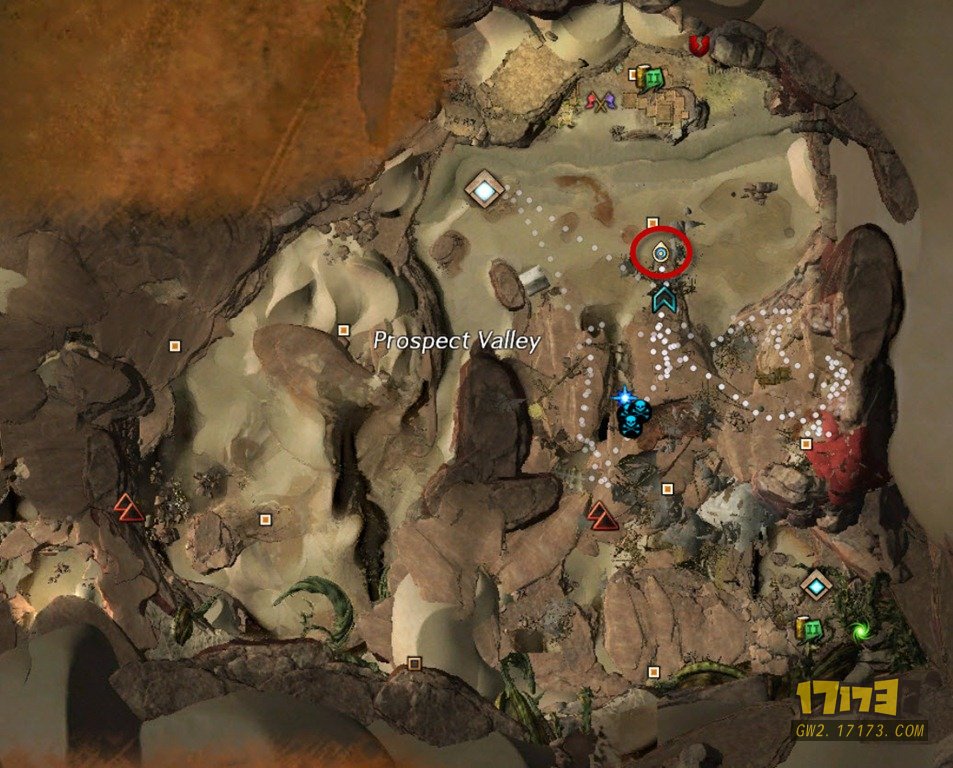
Task: Open the green swirling portal marker
Action: 859,631
